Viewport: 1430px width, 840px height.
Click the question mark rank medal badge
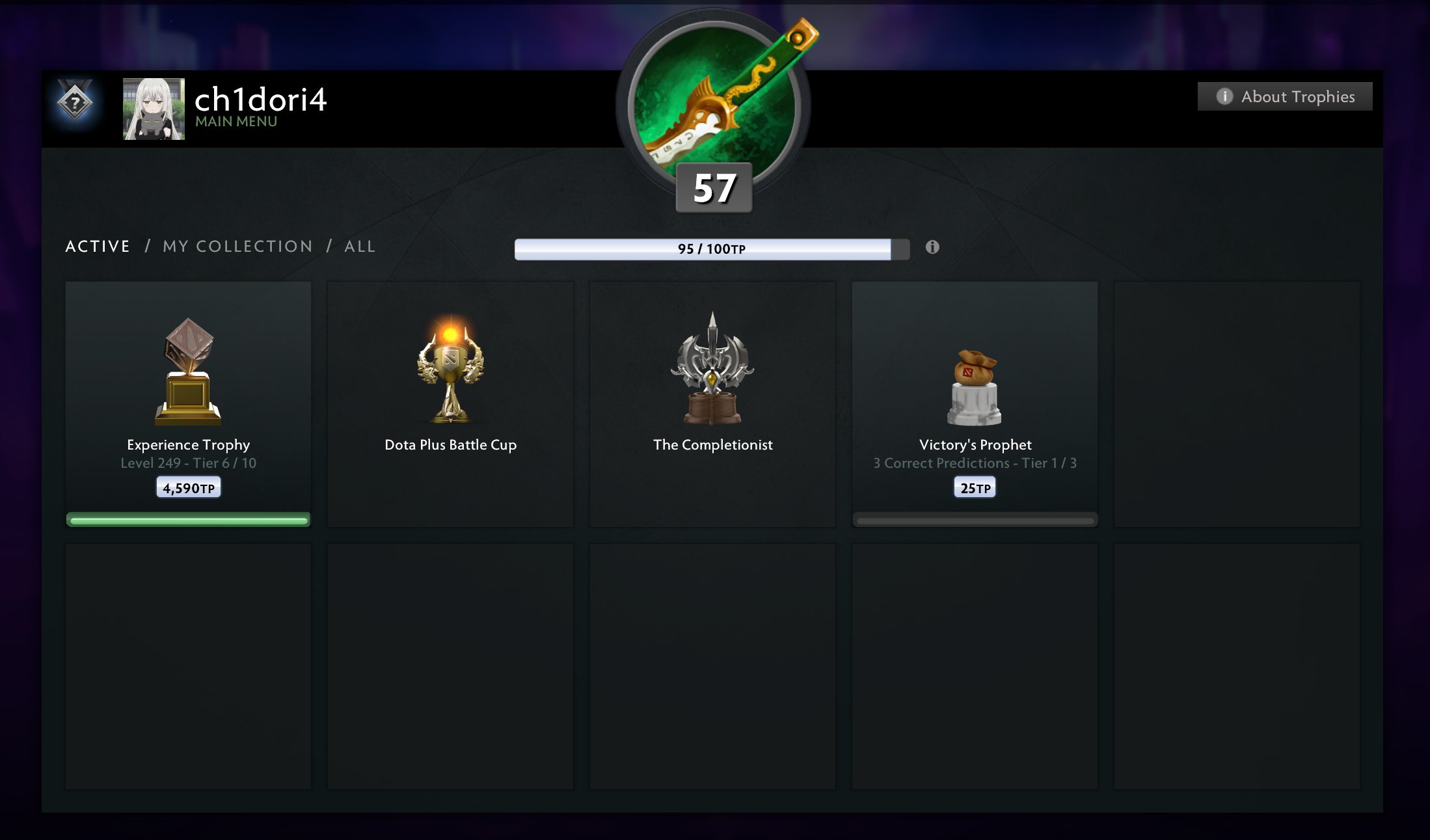75,102
